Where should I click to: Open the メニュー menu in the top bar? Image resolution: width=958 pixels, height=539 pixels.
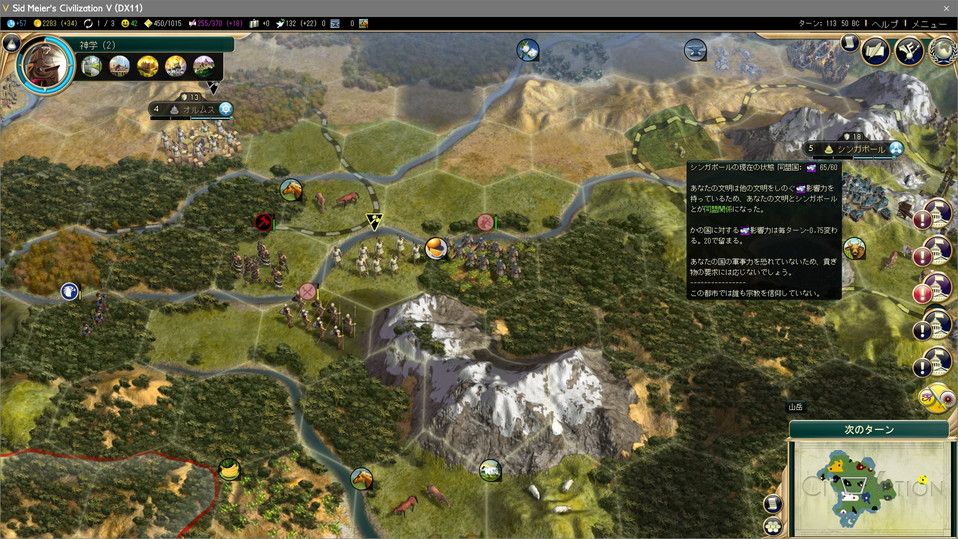point(928,23)
